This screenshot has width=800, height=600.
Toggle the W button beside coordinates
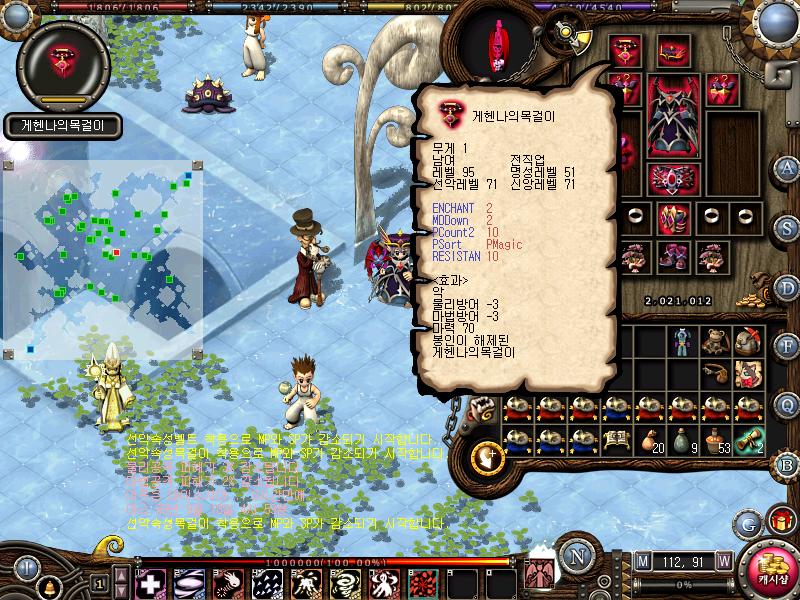coord(723,561)
